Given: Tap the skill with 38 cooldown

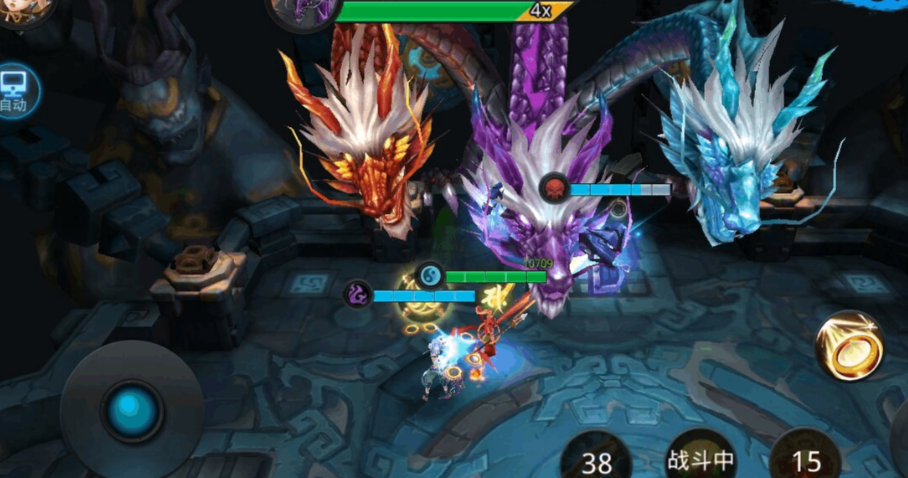Looking at the screenshot, I should click(x=597, y=458).
